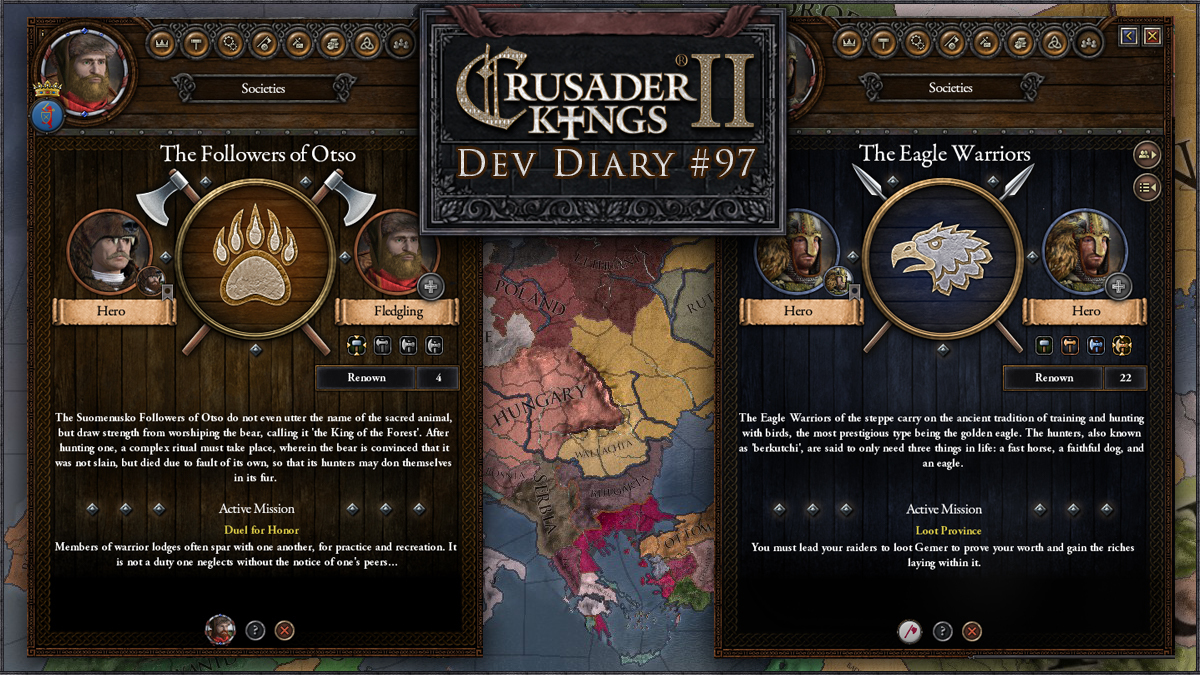Screen dimensions: 1200x675
Task: Click the red axe Loot Province button
Action: (x=908, y=631)
